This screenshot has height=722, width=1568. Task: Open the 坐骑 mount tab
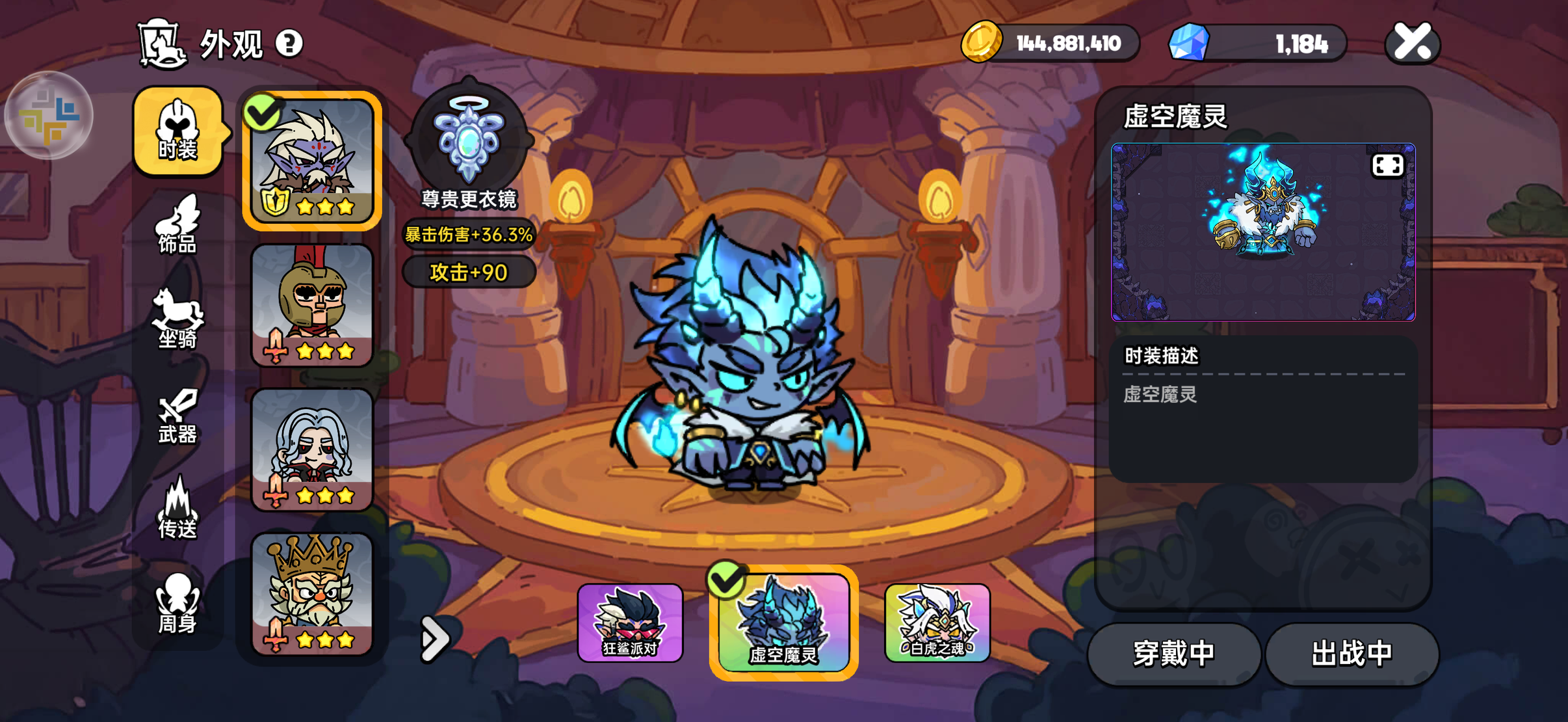[177, 320]
